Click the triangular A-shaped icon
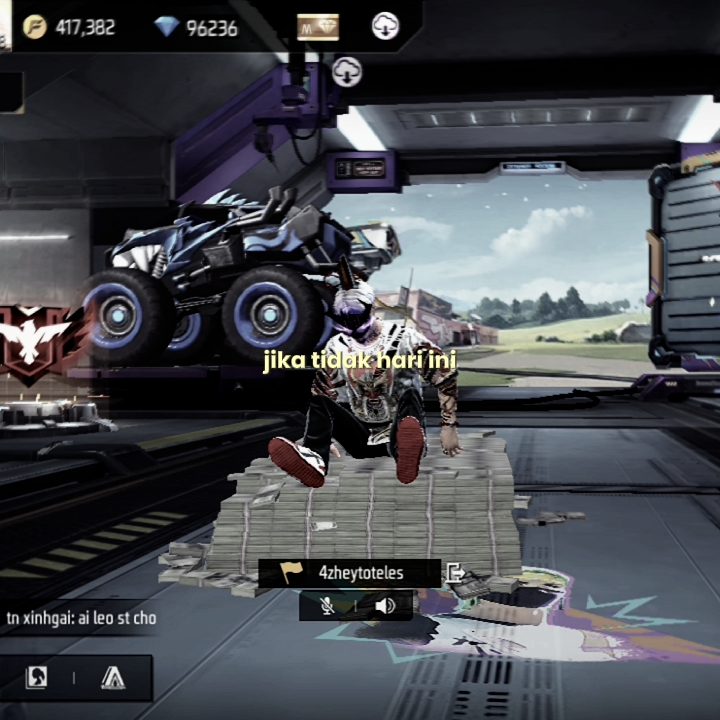720x720 pixels. 113,678
